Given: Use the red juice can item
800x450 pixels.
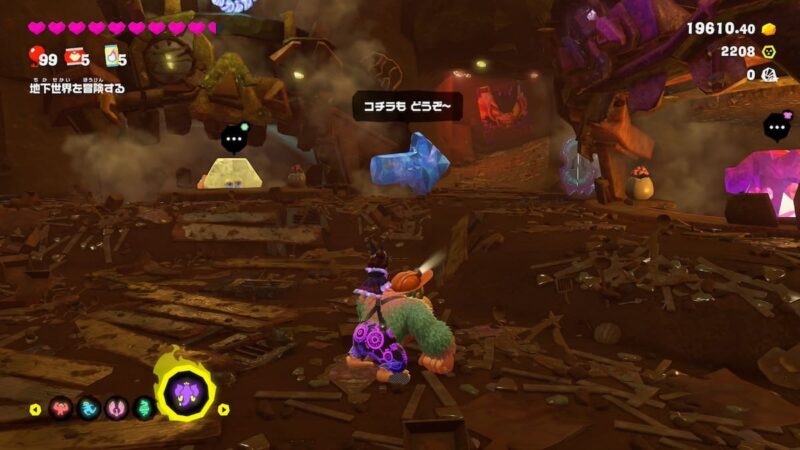Looking at the screenshot, I should tap(73, 56).
